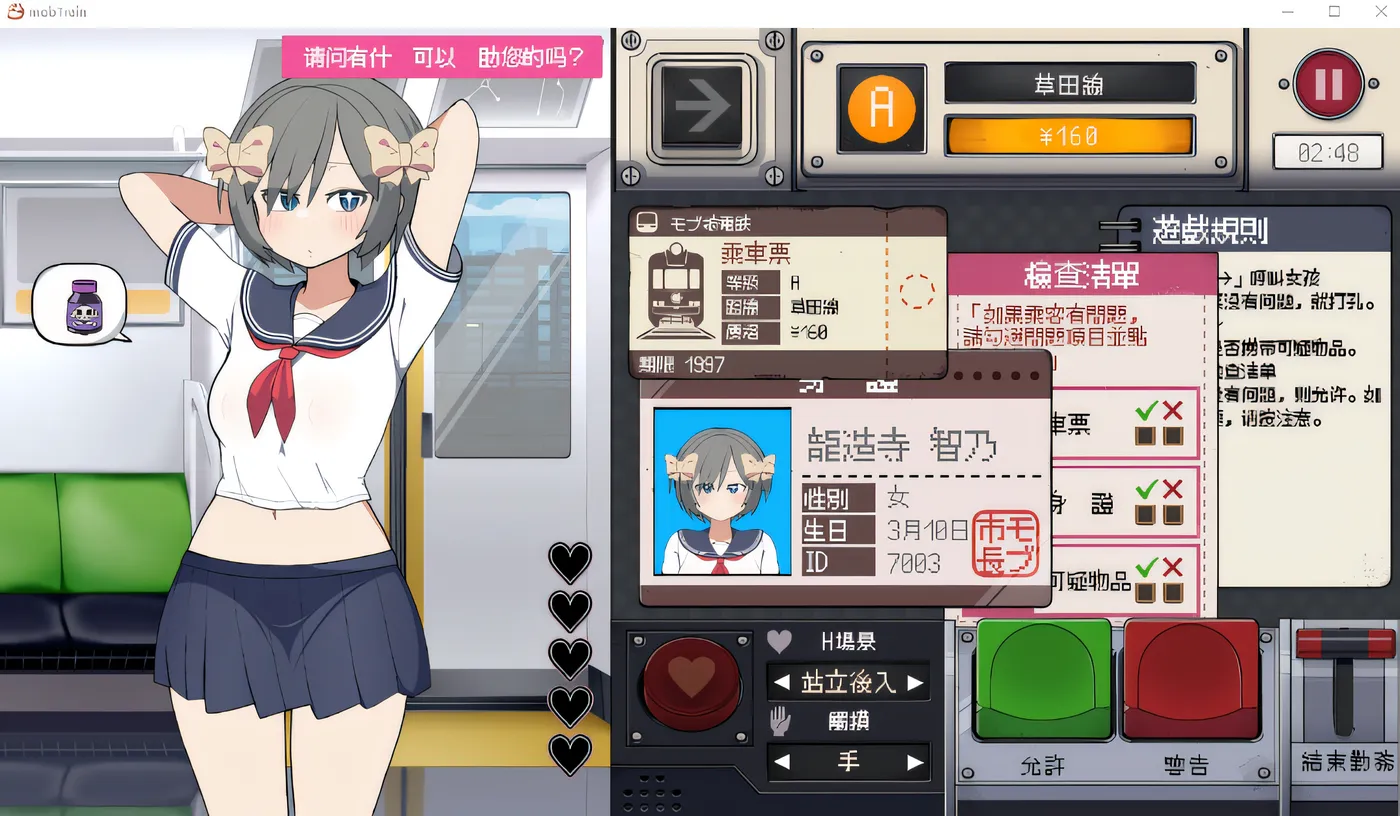
Task: Click the orange A class badge
Action: [x=880, y=108]
